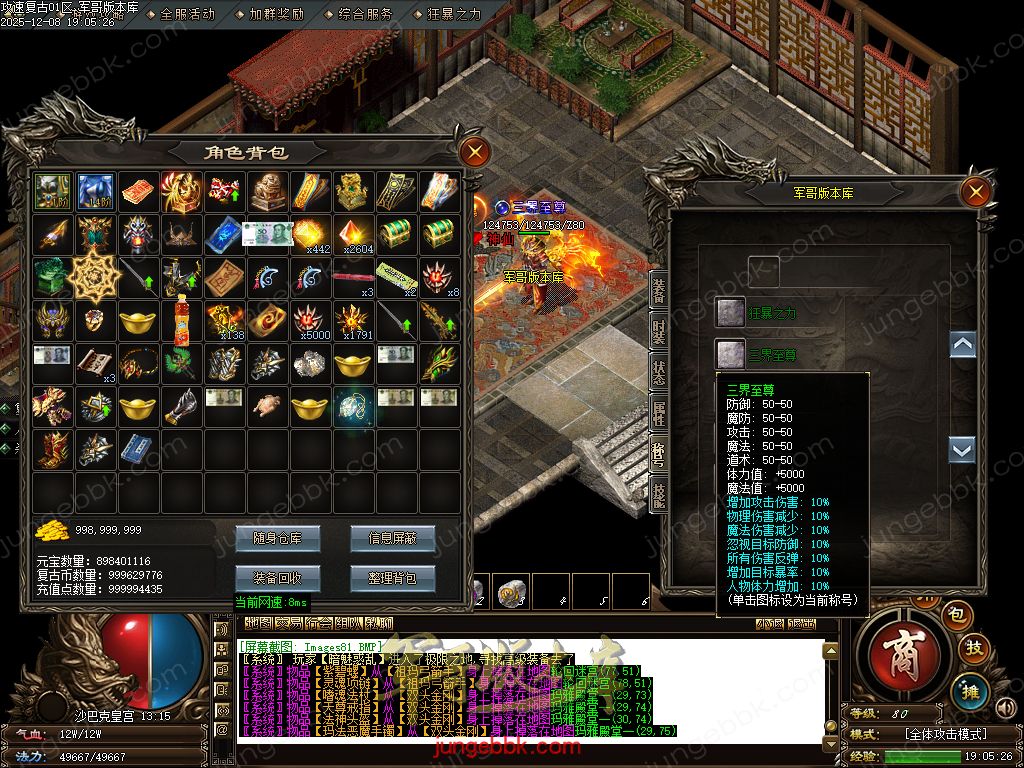Select the roast chicken item in bag

[265, 405]
